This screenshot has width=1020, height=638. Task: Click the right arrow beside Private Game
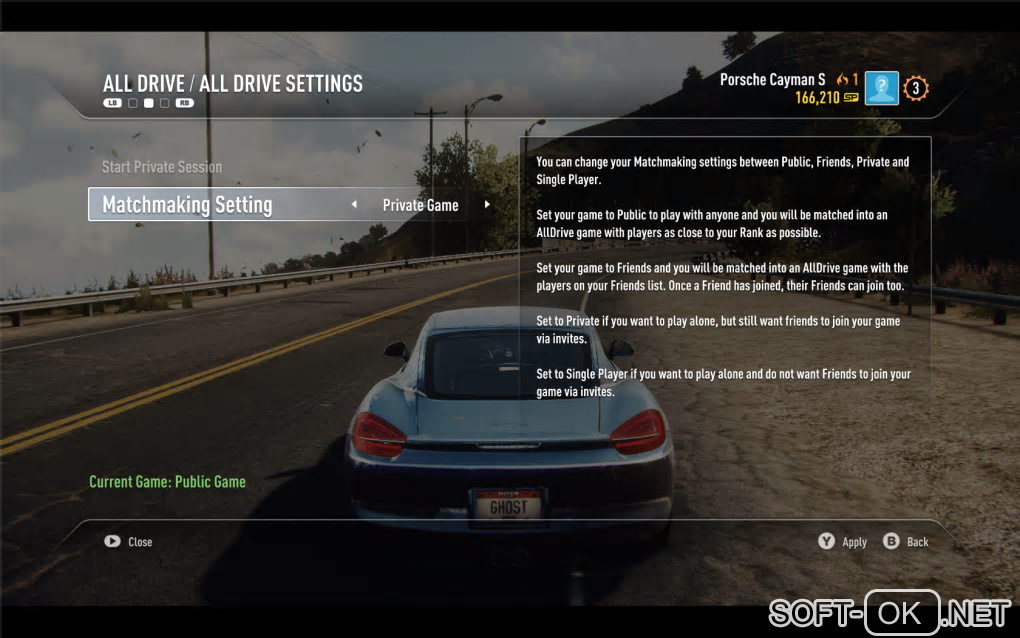[487, 205]
